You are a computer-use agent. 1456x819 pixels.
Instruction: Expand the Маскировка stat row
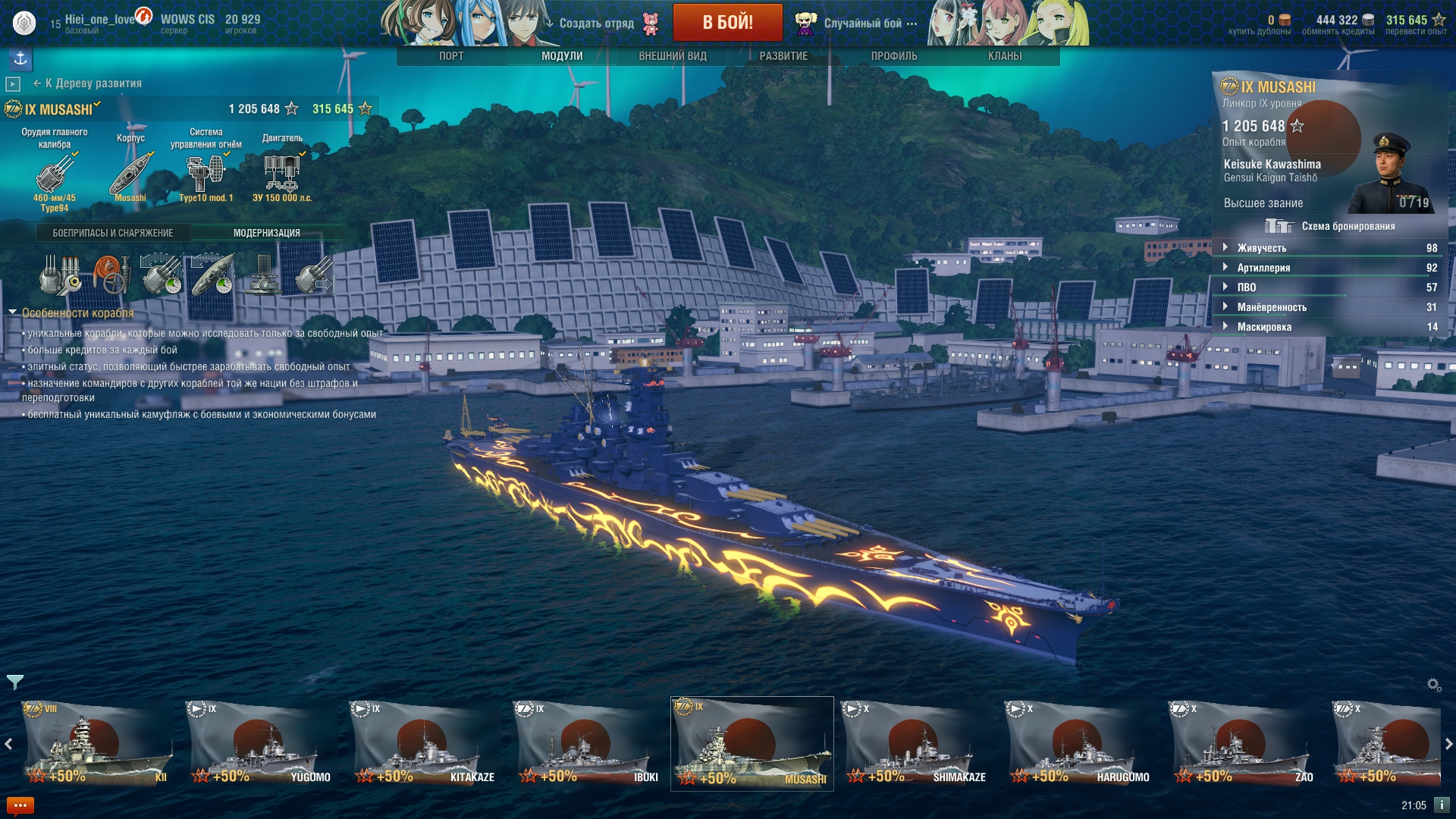coord(1225,327)
